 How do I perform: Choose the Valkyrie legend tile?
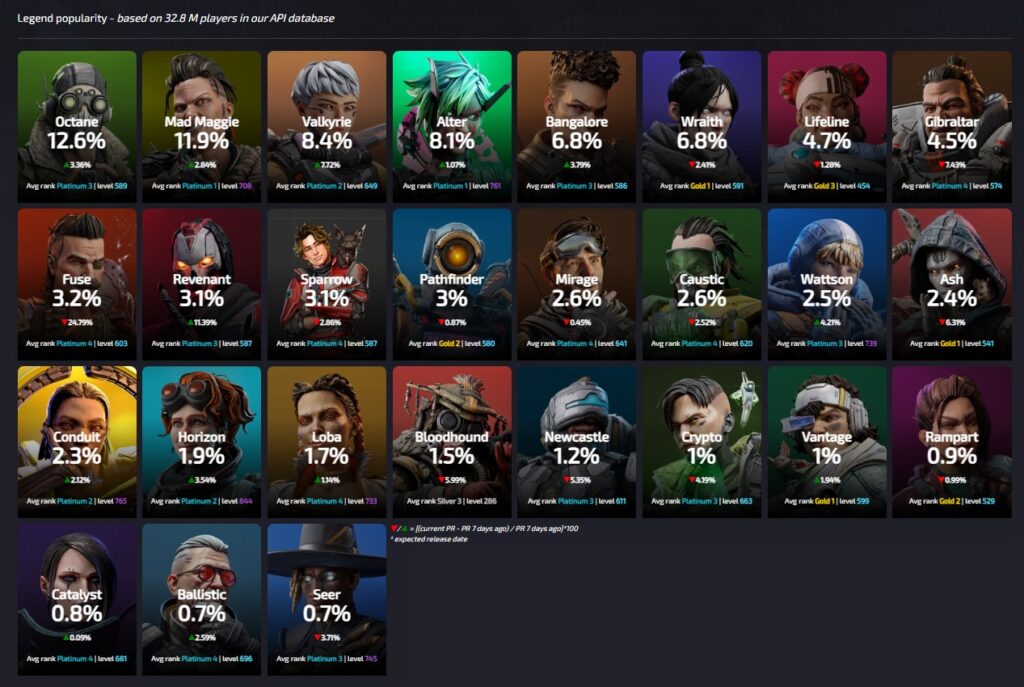click(x=326, y=120)
